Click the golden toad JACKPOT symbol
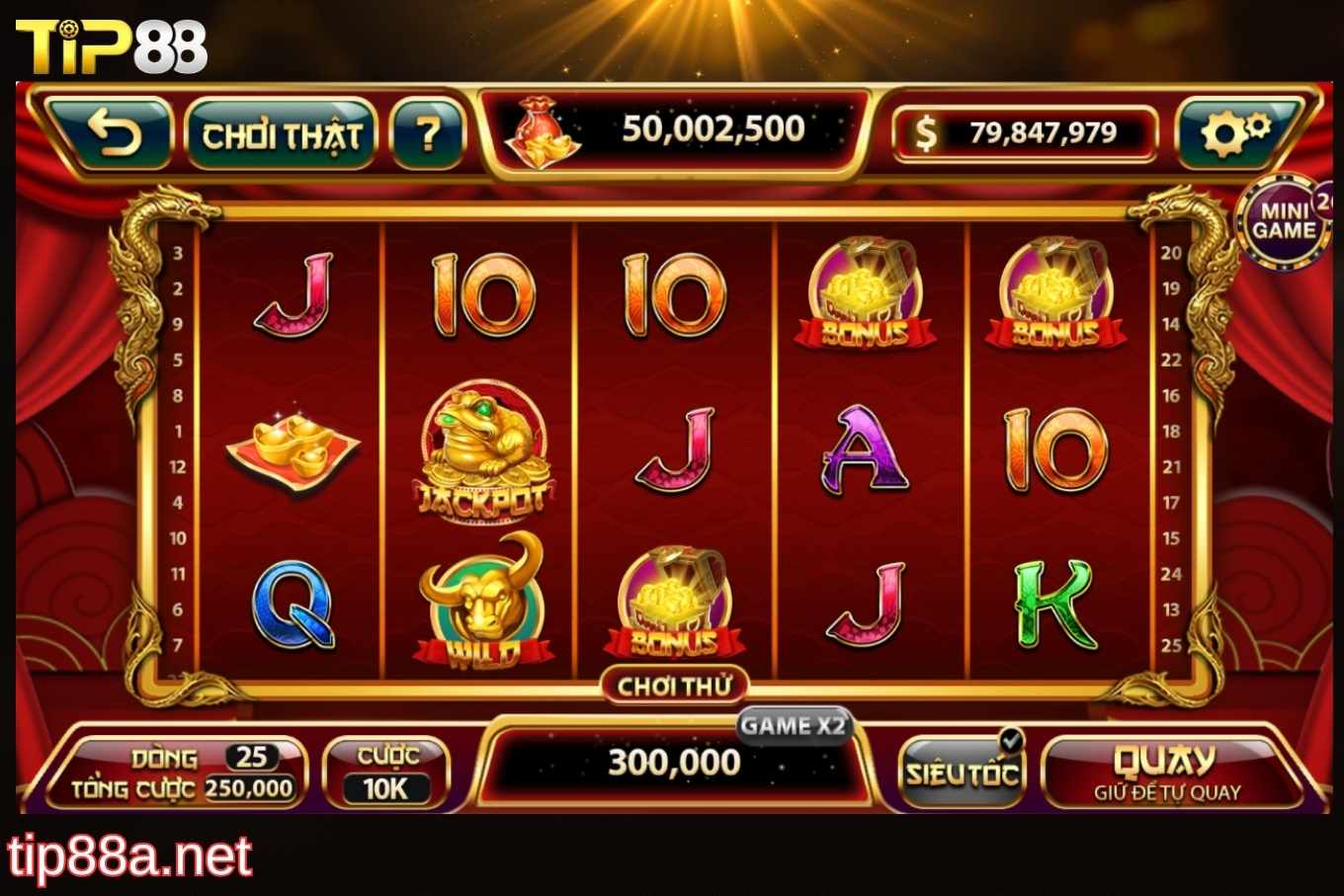The width and height of the screenshot is (1344, 896). click(x=483, y=449)
